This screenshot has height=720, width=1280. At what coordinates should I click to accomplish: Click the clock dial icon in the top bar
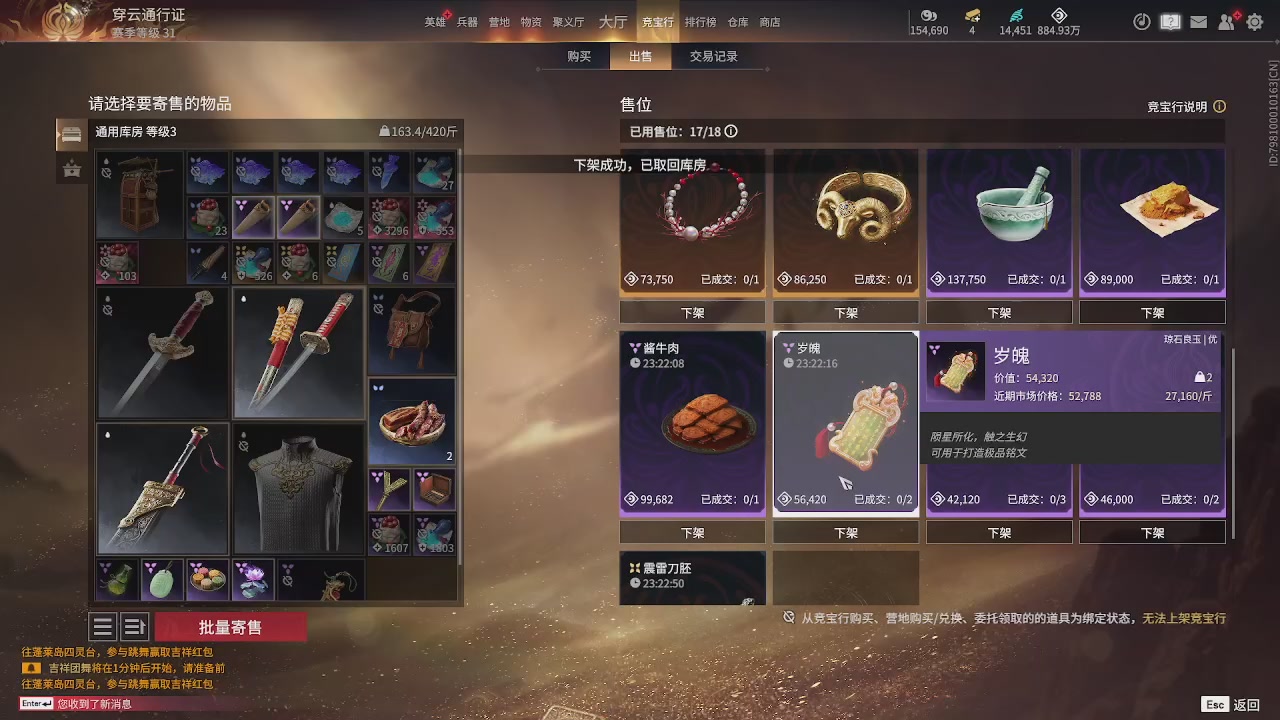1142,21
